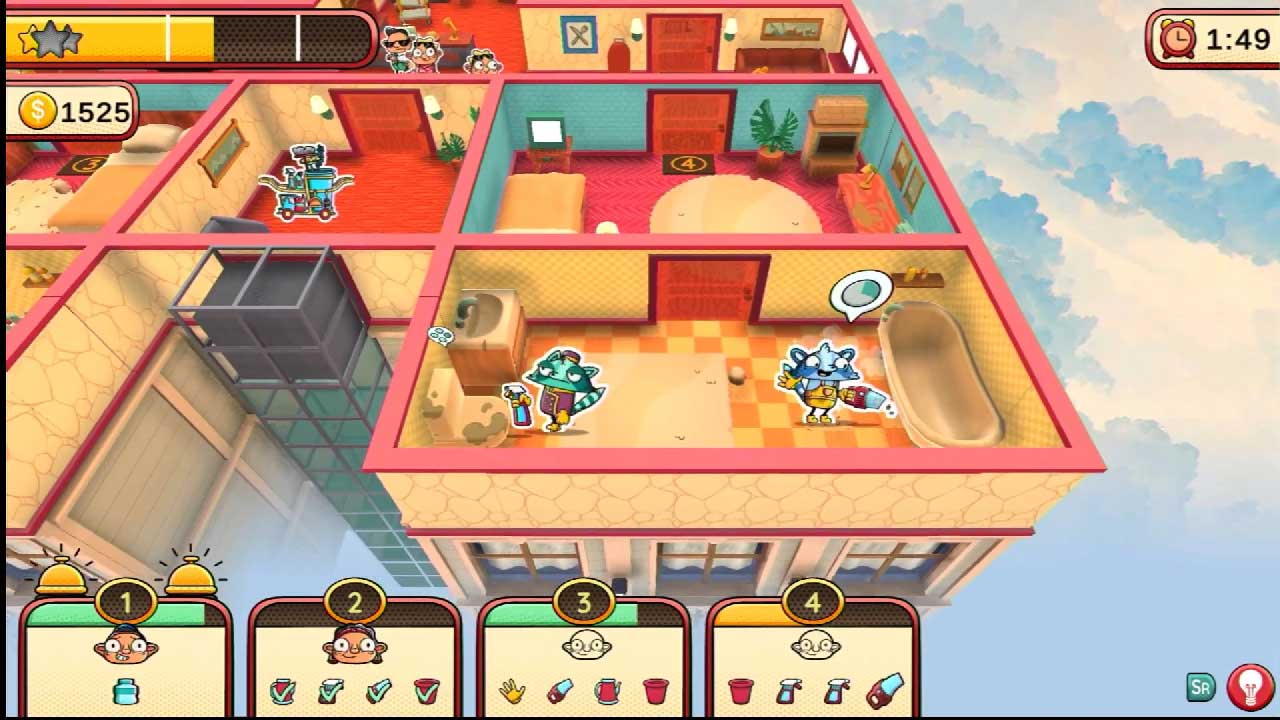Choose the red bucket task in room 3
The image size is (1280, 720).
[656, 691]
